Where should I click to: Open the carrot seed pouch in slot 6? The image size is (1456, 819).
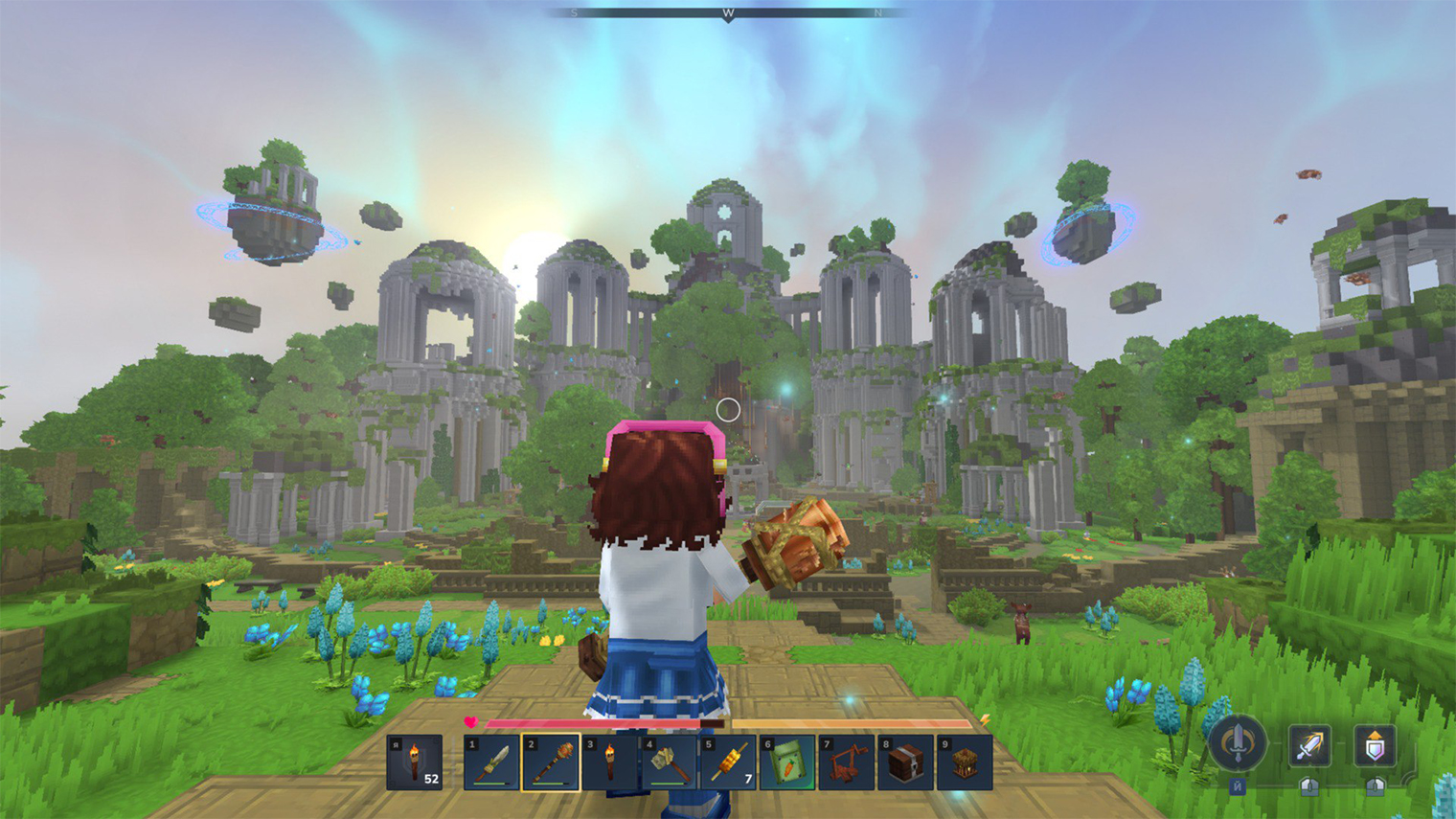click(x=787, y=762)
